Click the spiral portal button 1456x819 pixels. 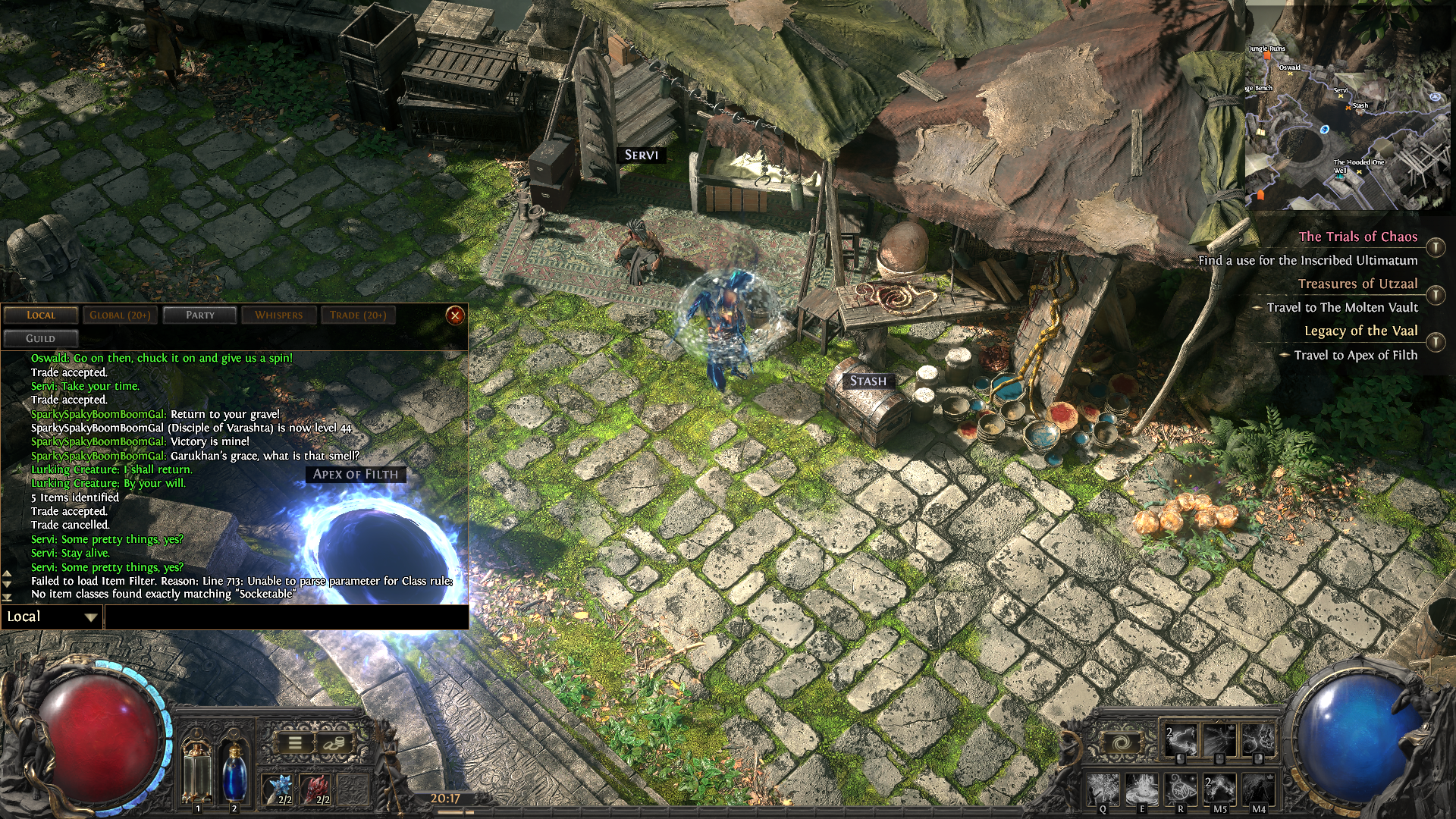coord(1122,743)
